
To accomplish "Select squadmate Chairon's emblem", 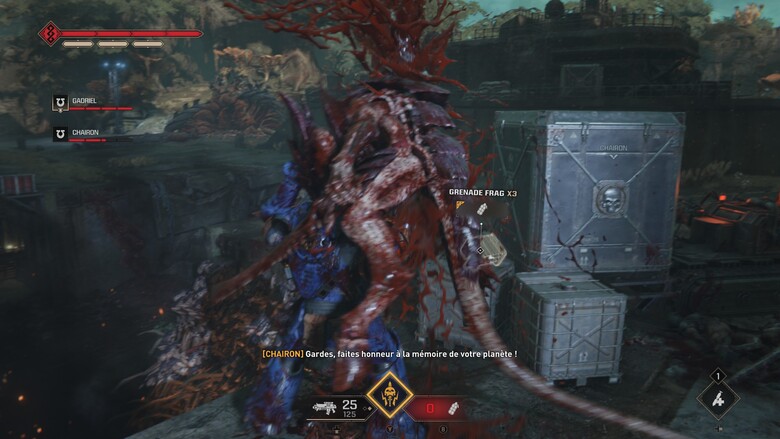I will point(60,133).
